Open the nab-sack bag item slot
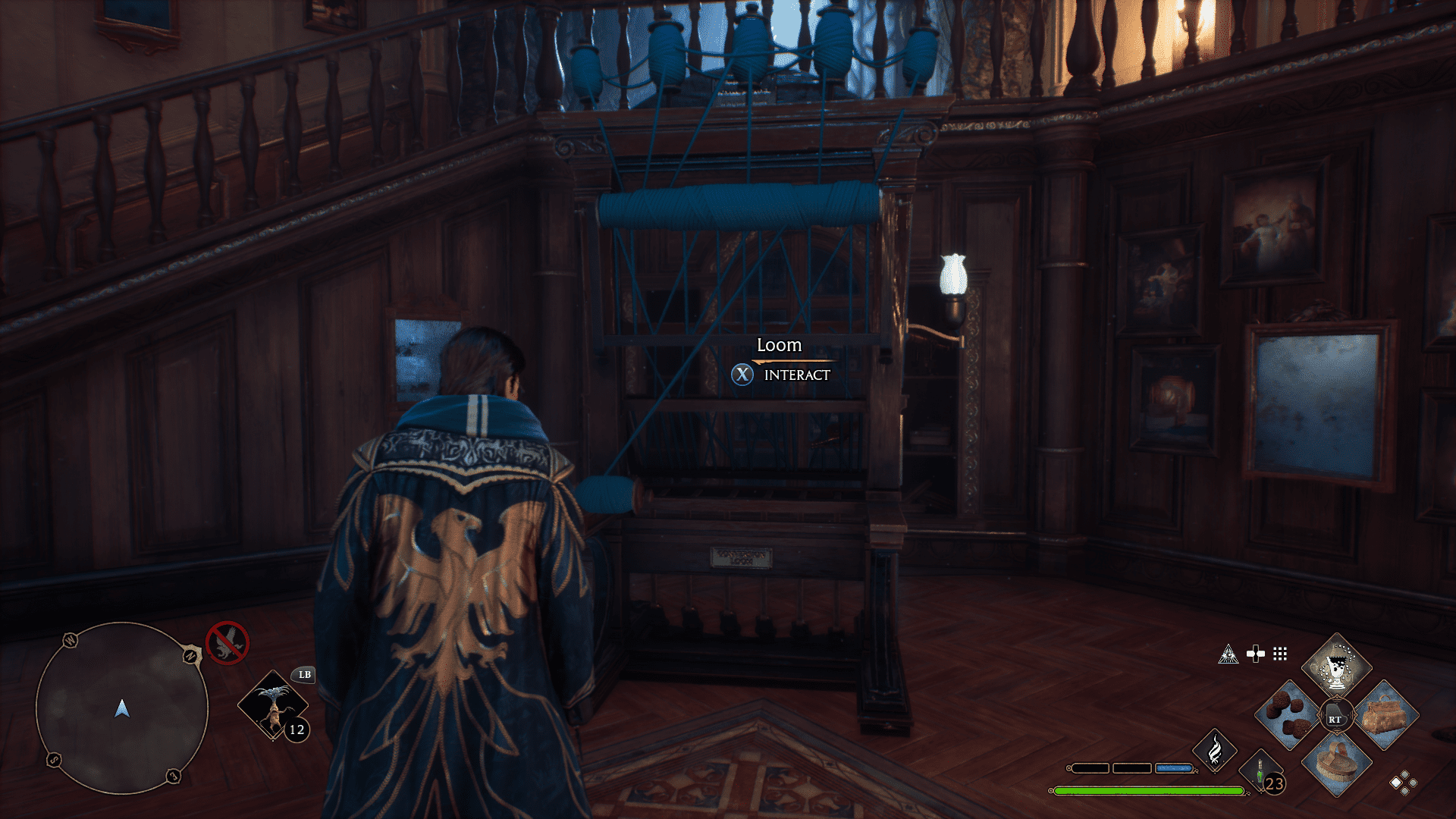The image size is (1456, 819). [1388, 716]
